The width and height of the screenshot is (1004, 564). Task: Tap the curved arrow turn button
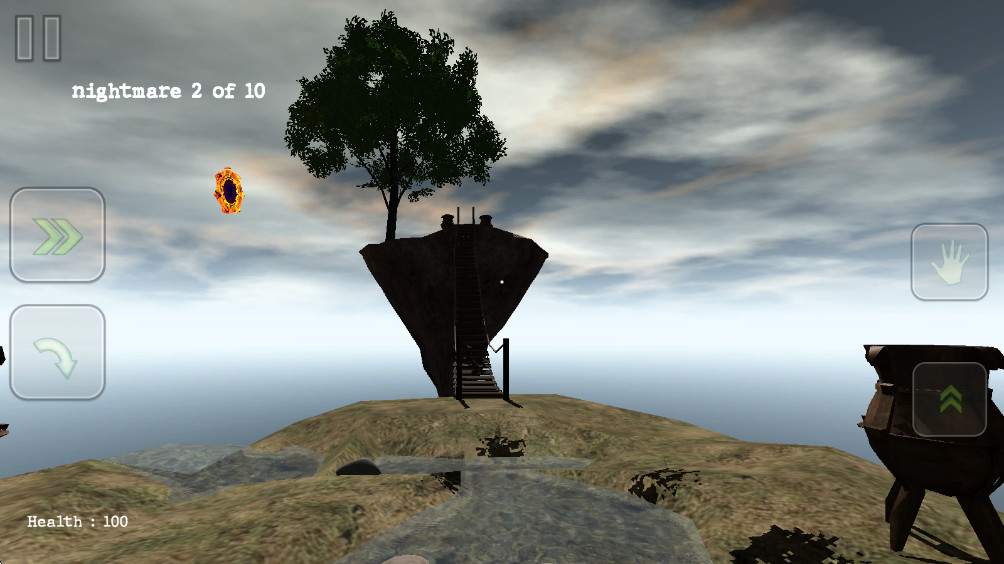pos(57,353)
